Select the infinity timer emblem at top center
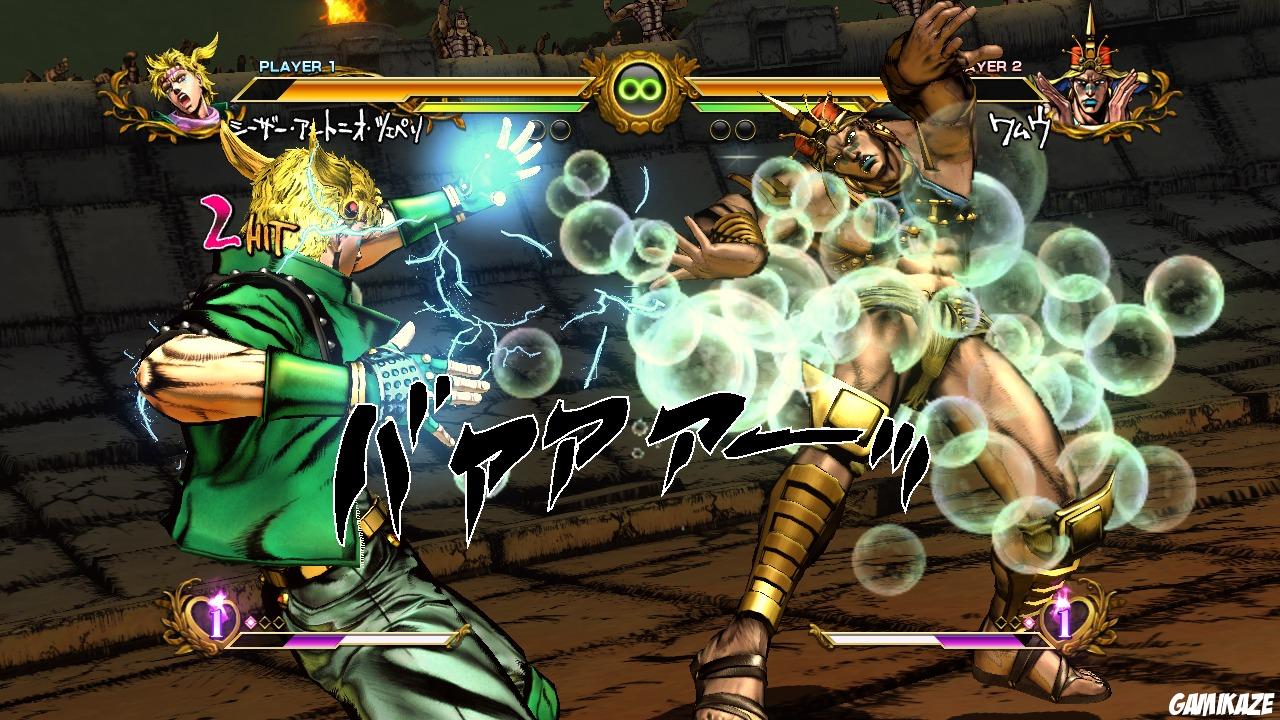 click(x=640, y=88)
